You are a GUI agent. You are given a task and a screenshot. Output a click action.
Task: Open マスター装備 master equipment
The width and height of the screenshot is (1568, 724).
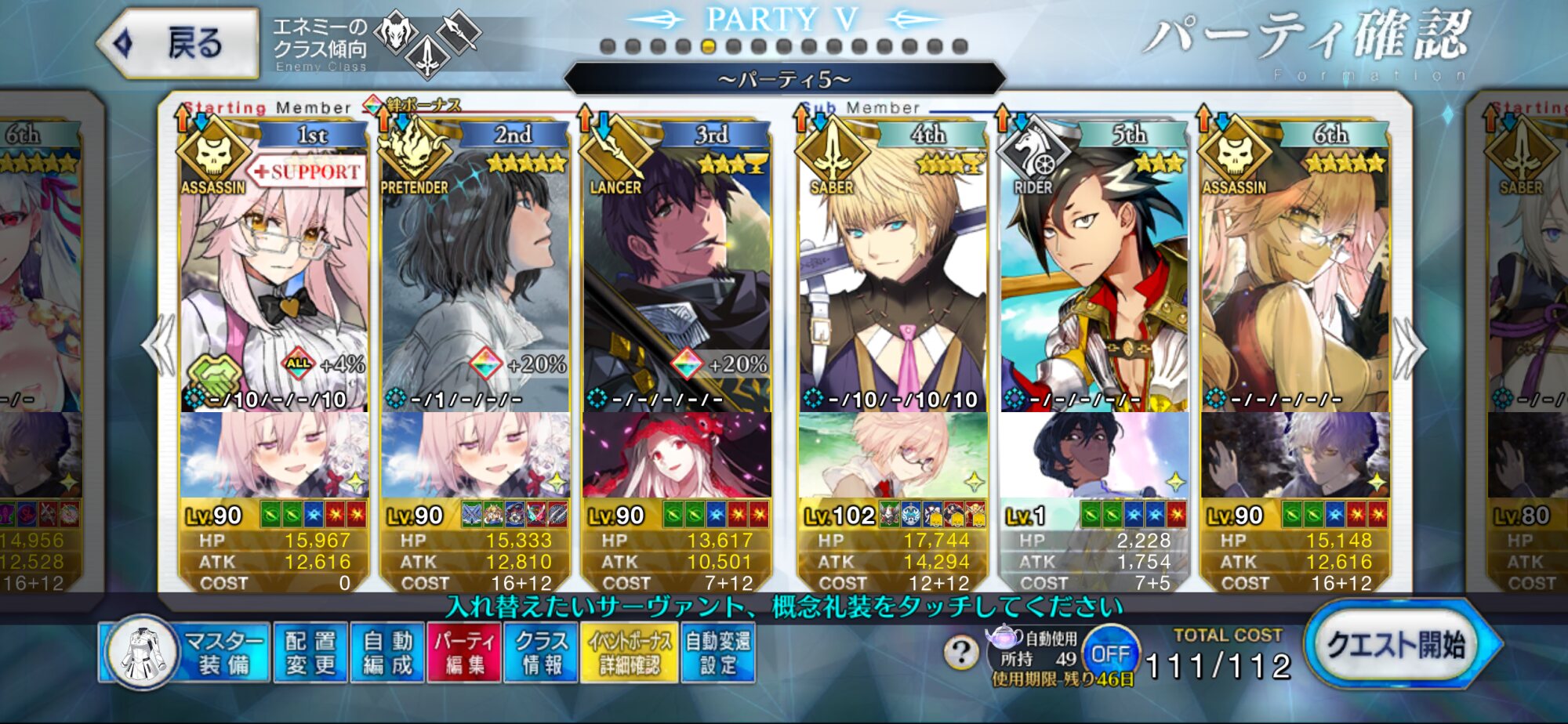tap(185, 653)
